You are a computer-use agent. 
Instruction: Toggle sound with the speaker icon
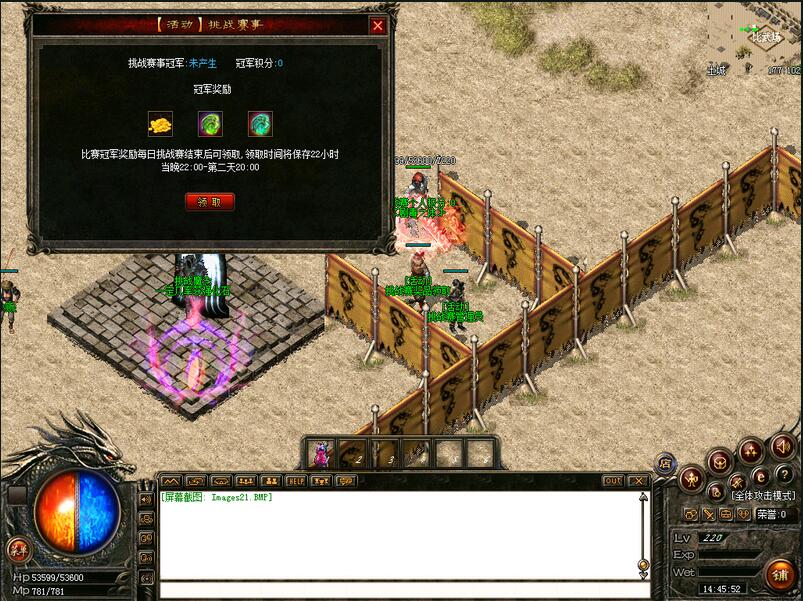point(780,445)
